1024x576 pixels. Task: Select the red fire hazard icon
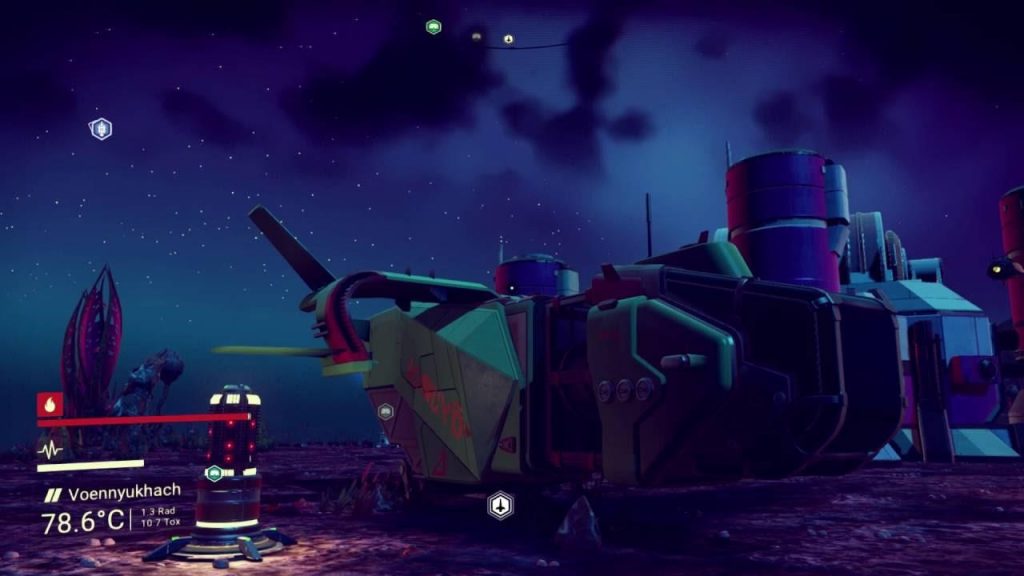50,404
